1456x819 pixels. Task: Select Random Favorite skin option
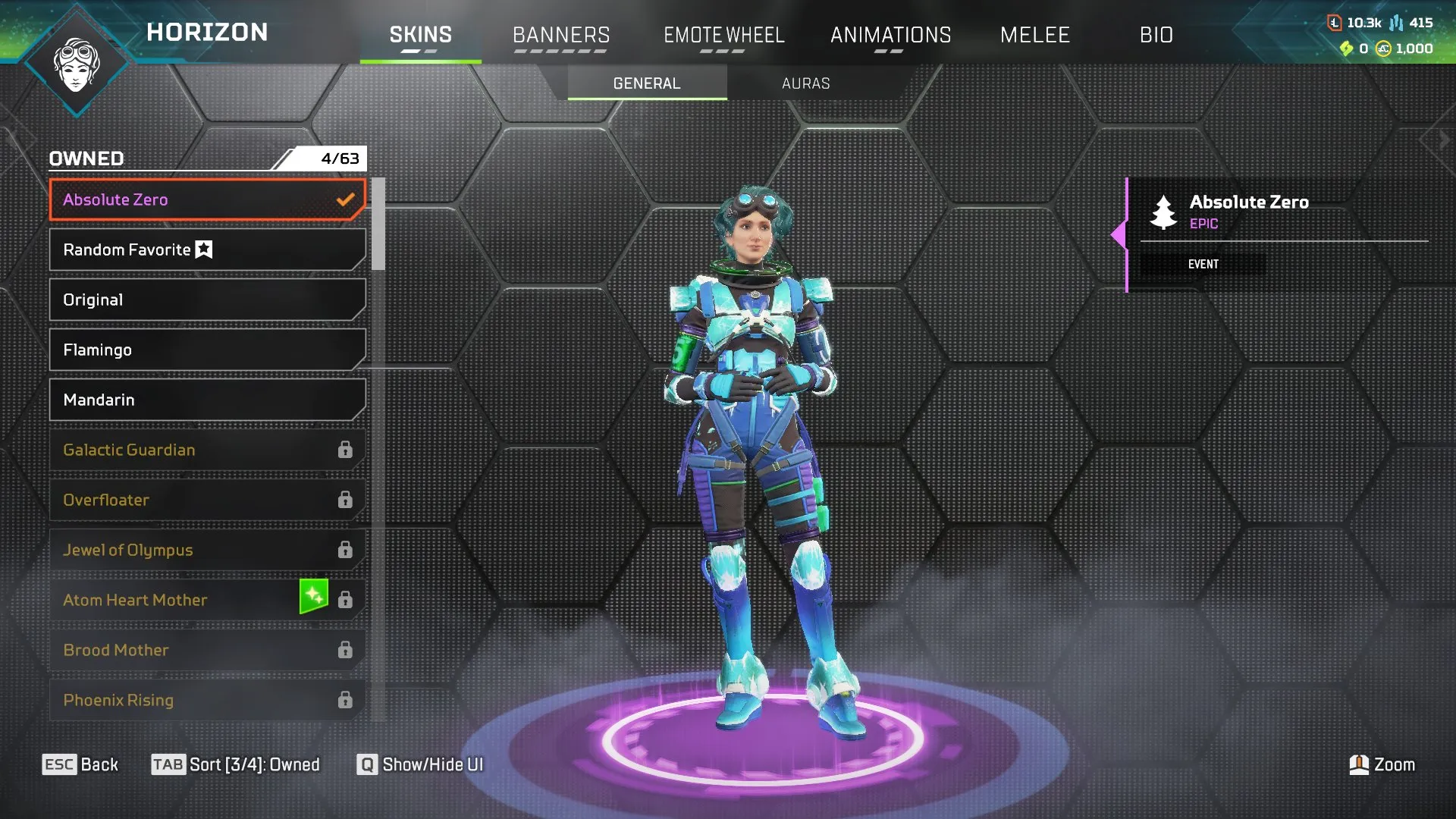point(206,249)
